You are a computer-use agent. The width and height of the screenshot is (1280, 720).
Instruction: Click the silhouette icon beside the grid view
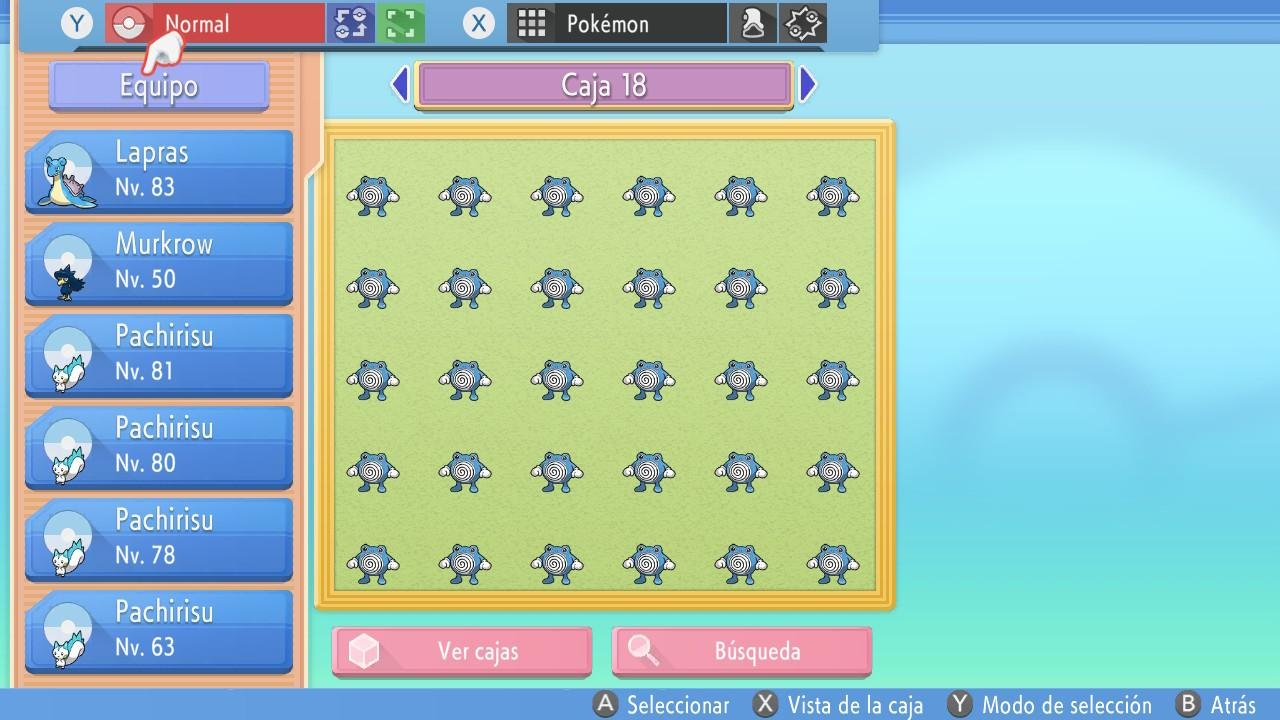[753, 22]
